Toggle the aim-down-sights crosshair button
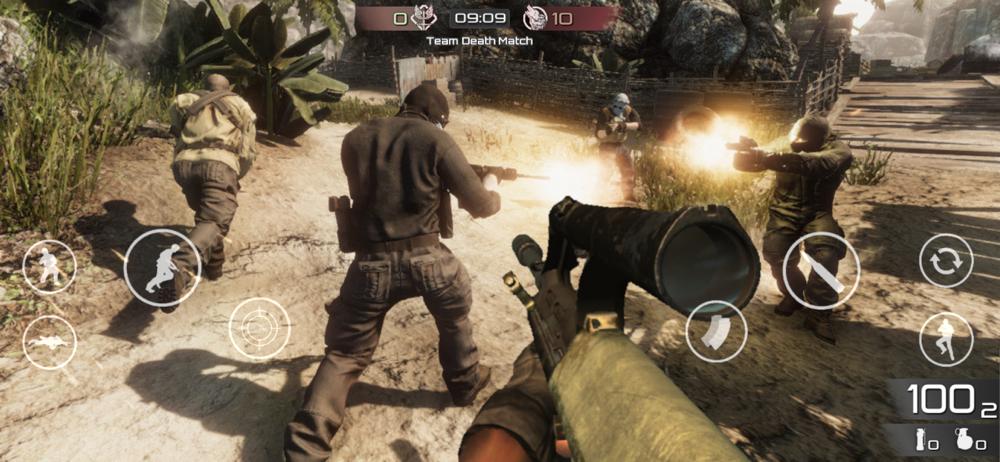 (x=259, y=328)
